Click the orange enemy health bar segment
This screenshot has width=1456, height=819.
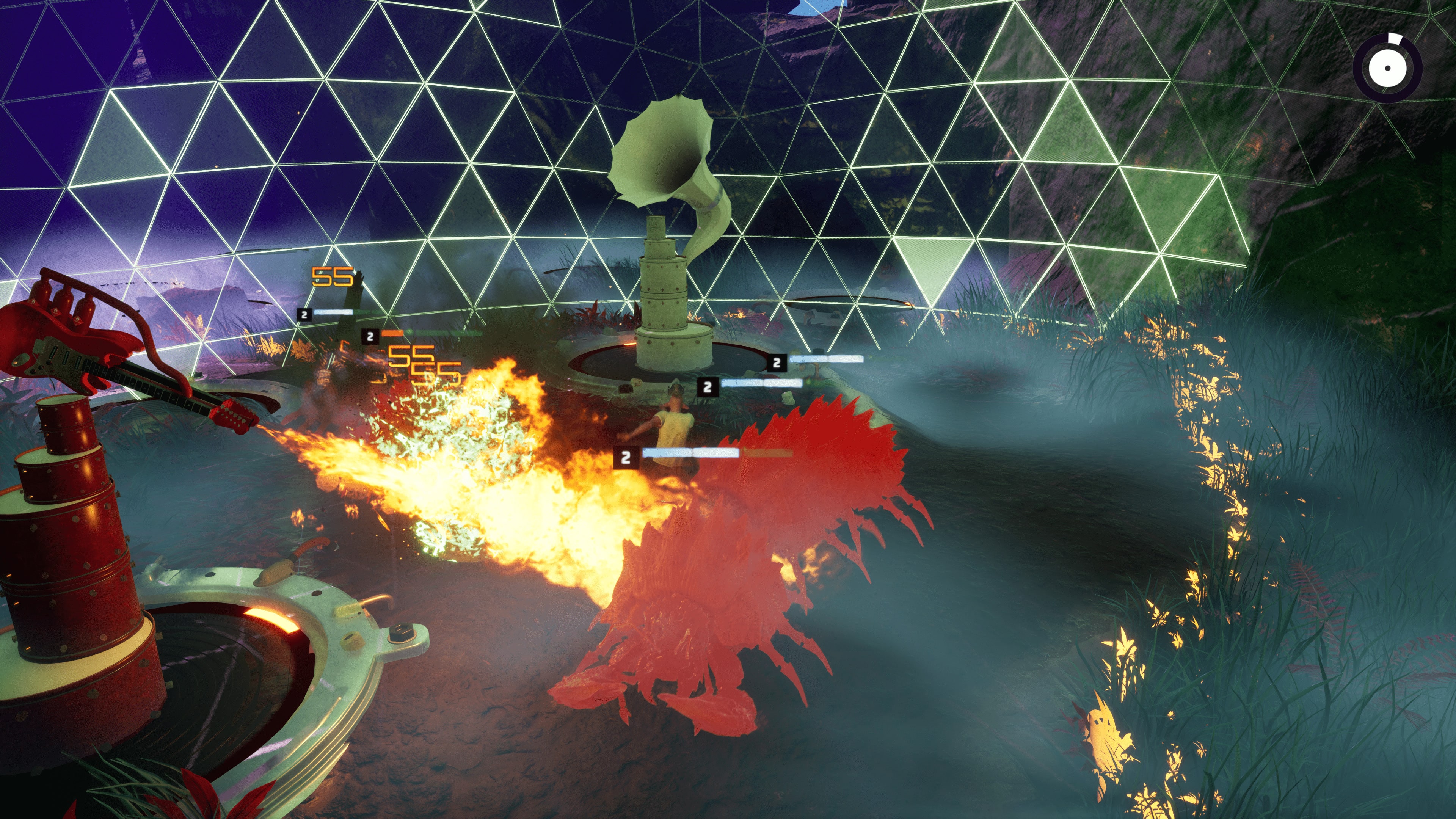392,334
